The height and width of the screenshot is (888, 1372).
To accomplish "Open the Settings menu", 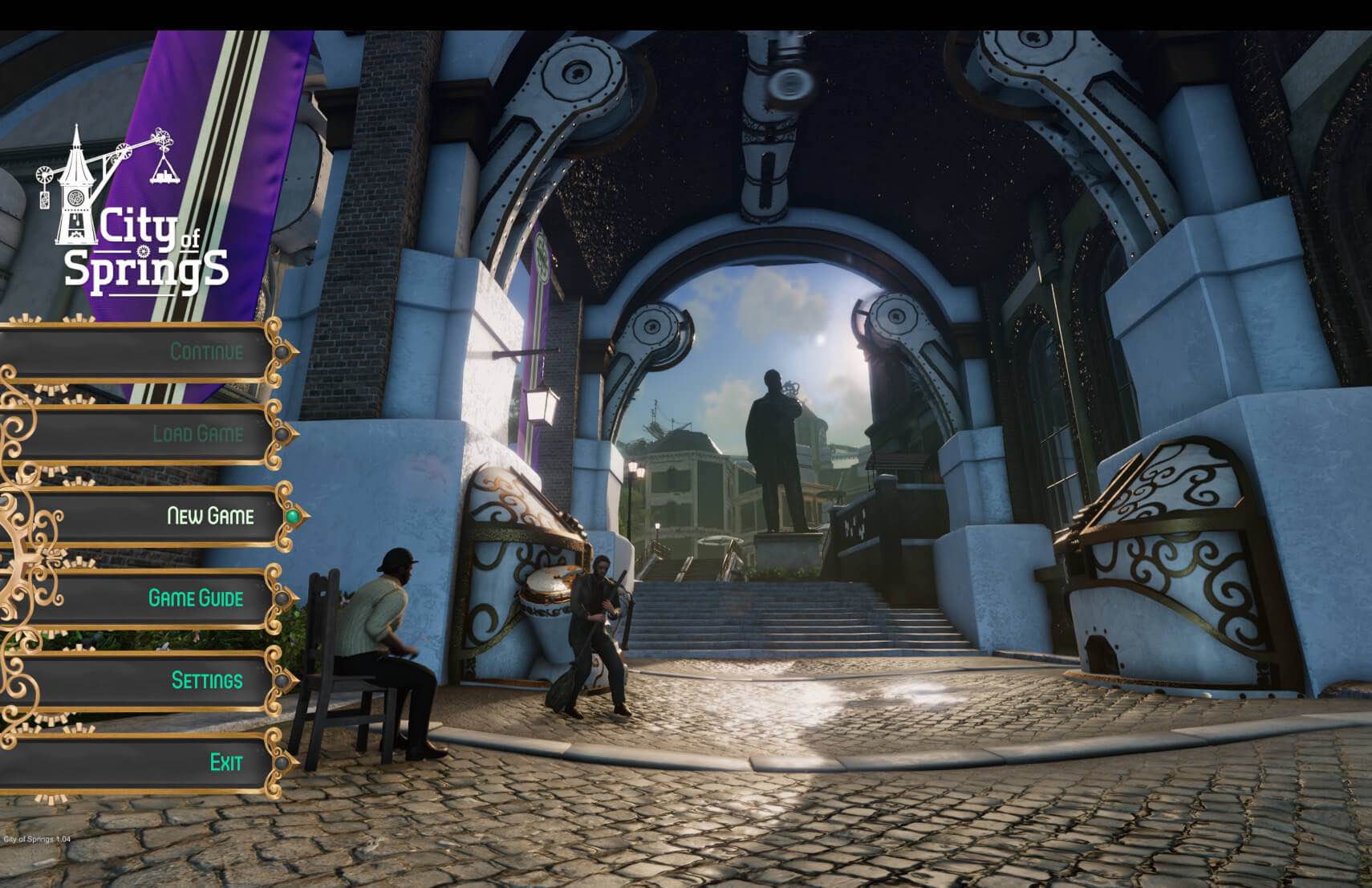I will [x=206, y=680].
